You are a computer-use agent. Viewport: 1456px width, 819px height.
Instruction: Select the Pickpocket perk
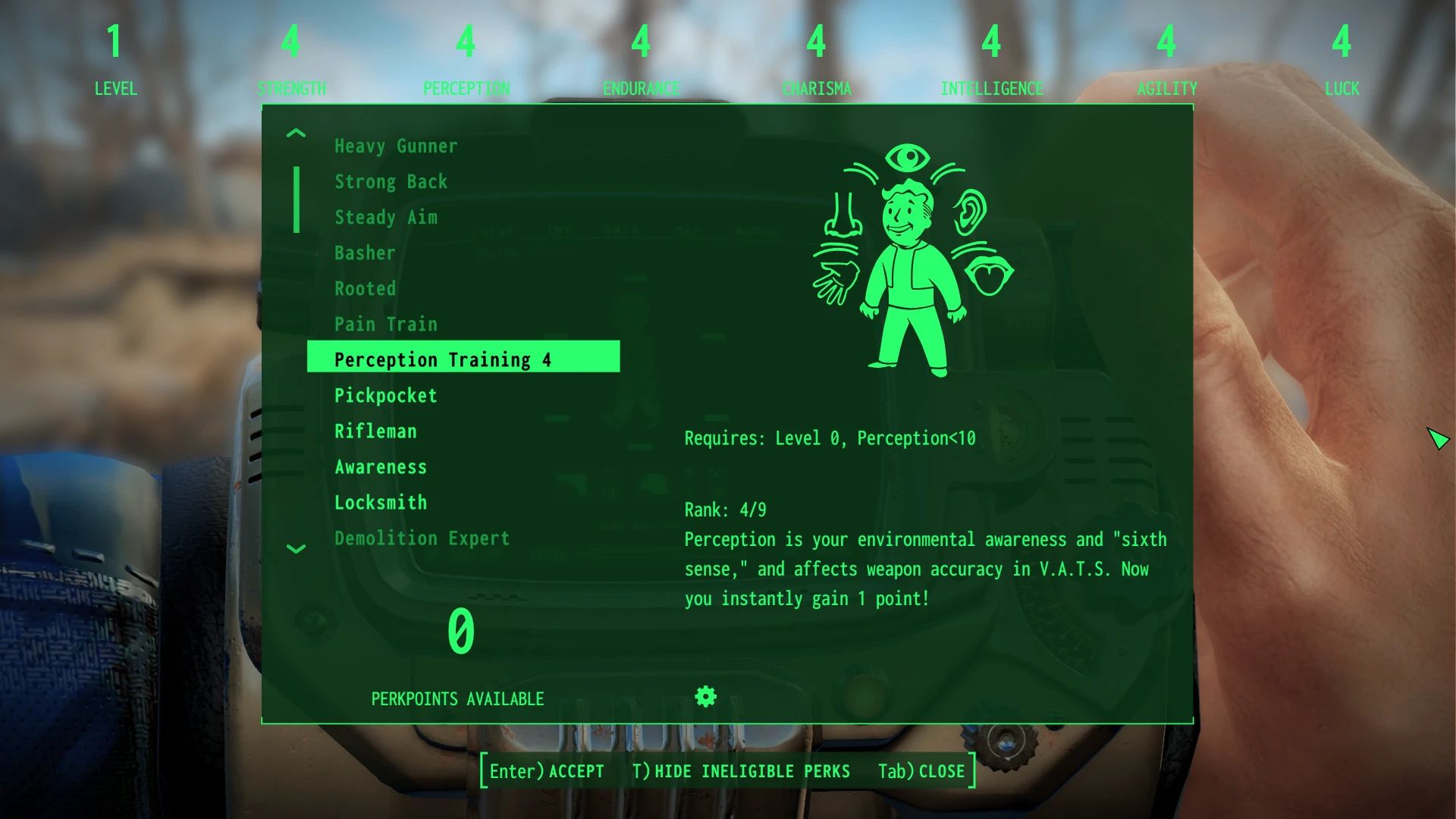click(385, 395)
